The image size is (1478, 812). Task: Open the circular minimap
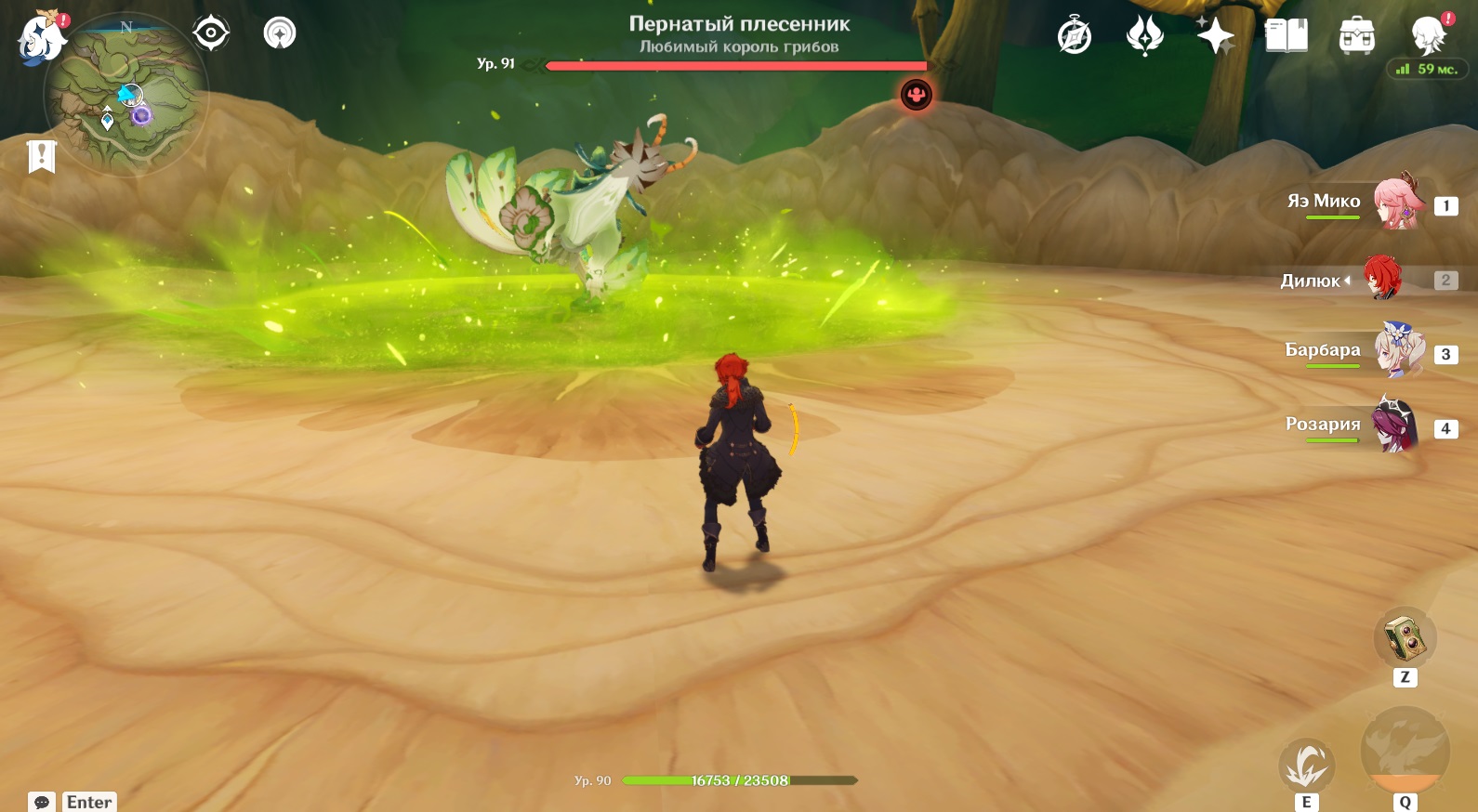point(126,95)
